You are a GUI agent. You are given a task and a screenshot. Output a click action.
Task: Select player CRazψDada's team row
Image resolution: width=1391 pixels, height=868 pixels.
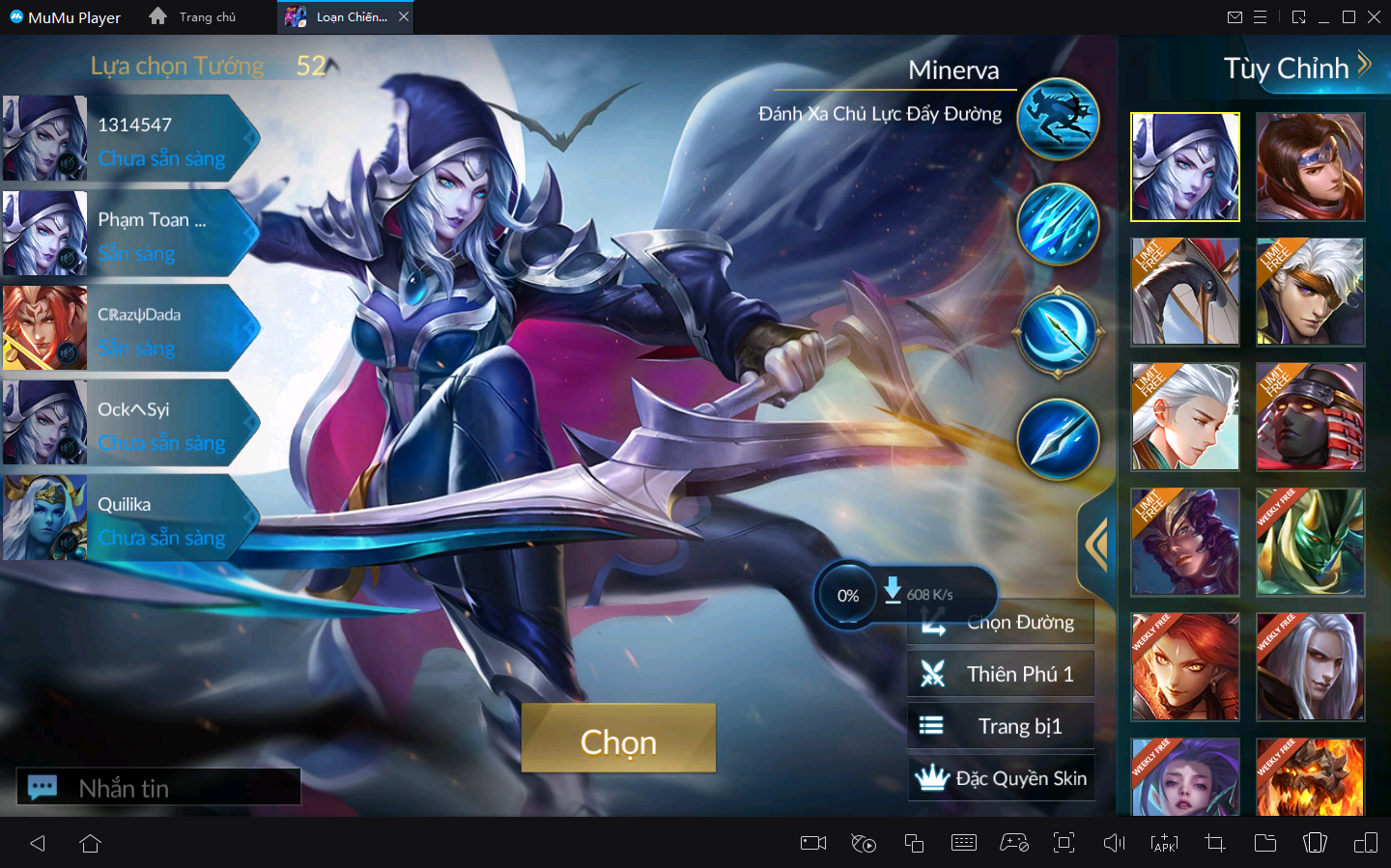pyautogui.click(x=130, y=328)
